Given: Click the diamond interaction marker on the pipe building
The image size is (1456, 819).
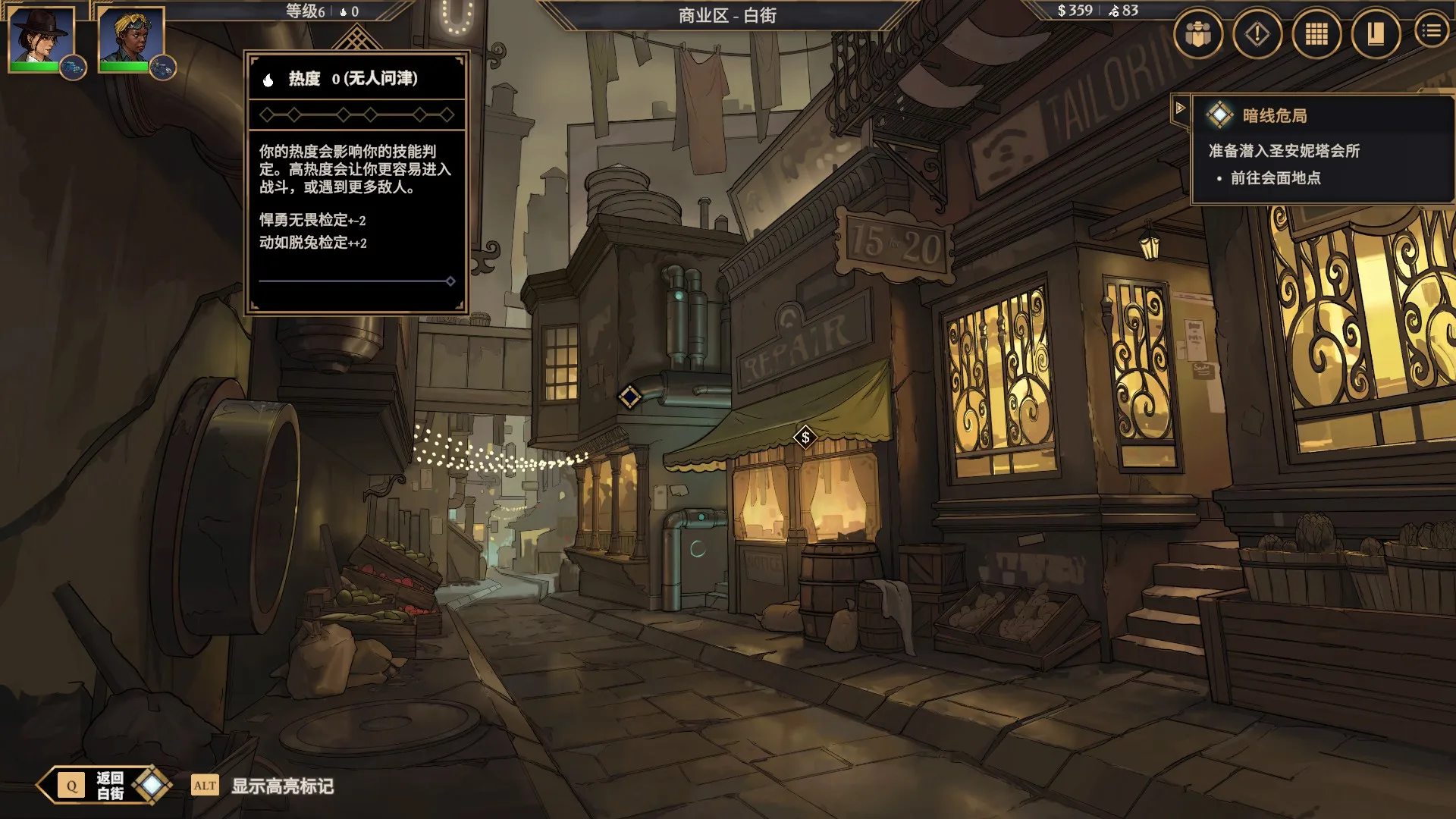Looking at the screenshot, I should [x=629, y=397].
